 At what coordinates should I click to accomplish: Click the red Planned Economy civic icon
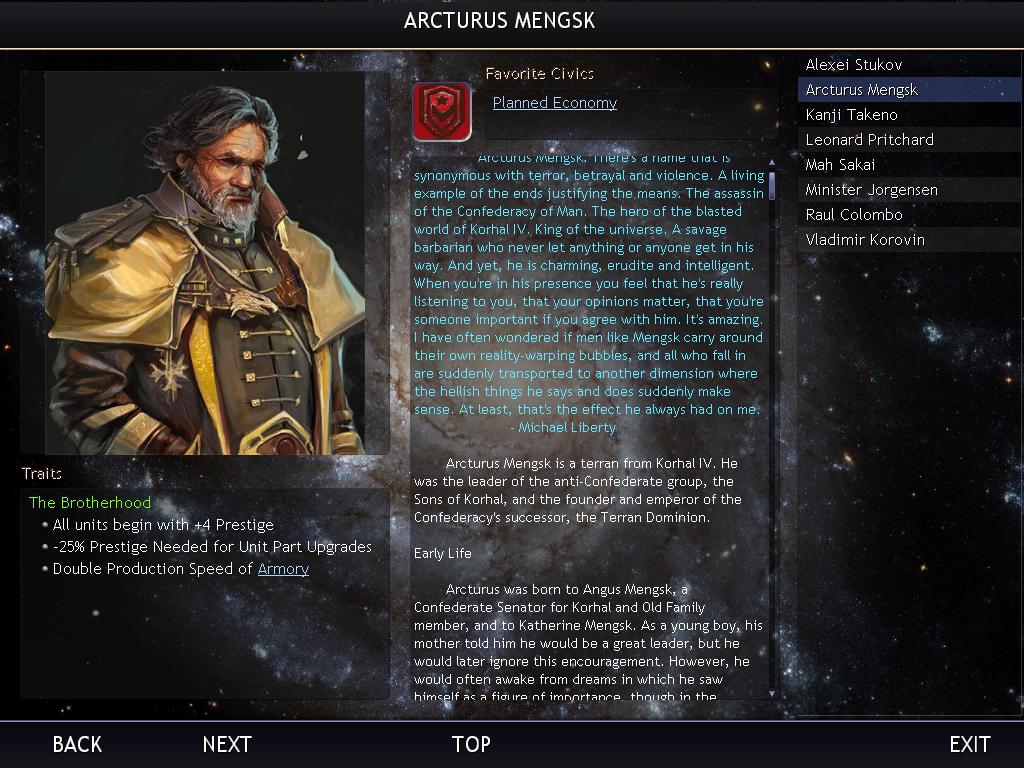[441, 111]
